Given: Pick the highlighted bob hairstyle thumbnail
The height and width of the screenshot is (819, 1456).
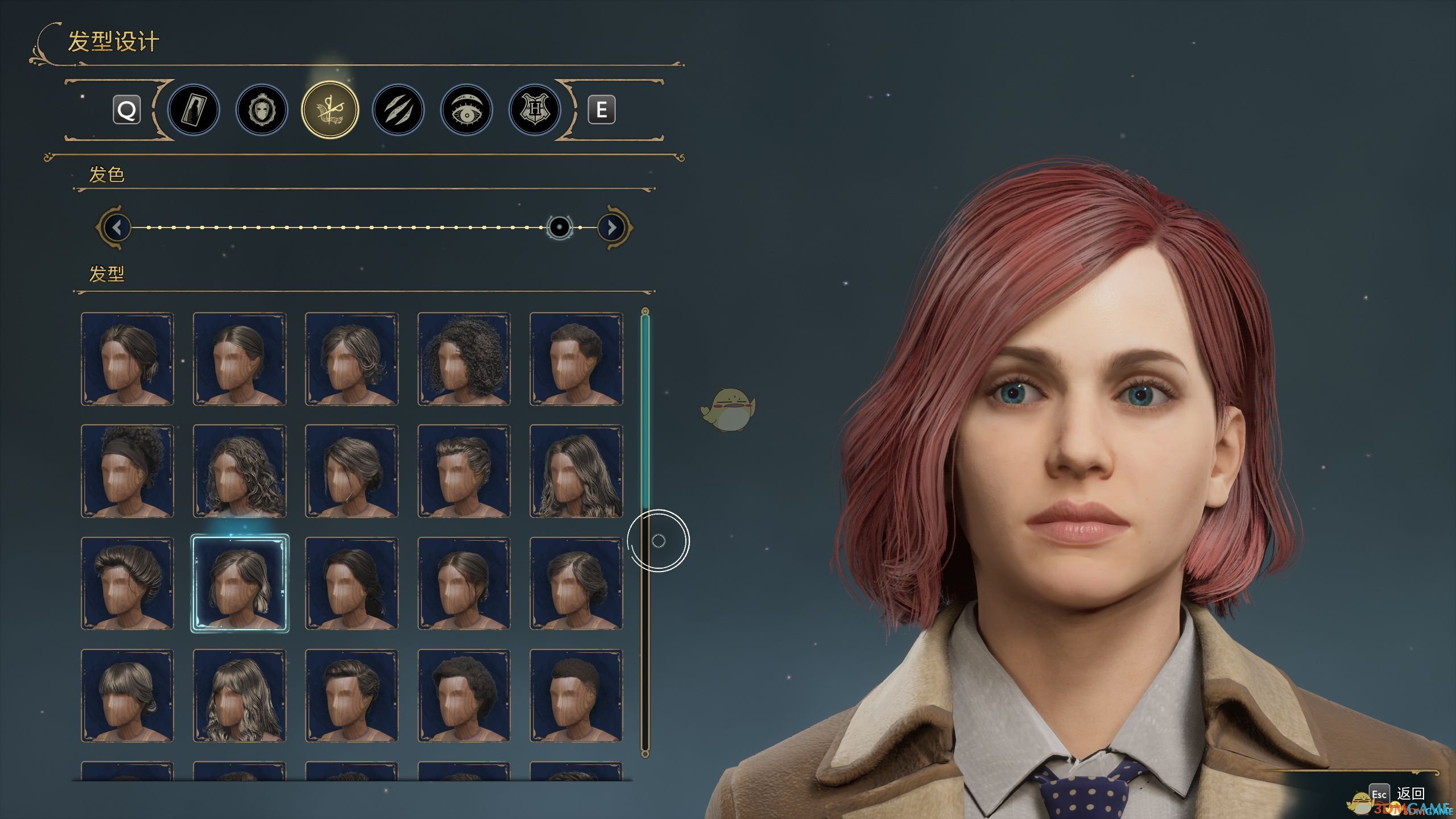Looking at the screenshot, I should [239, 584].
